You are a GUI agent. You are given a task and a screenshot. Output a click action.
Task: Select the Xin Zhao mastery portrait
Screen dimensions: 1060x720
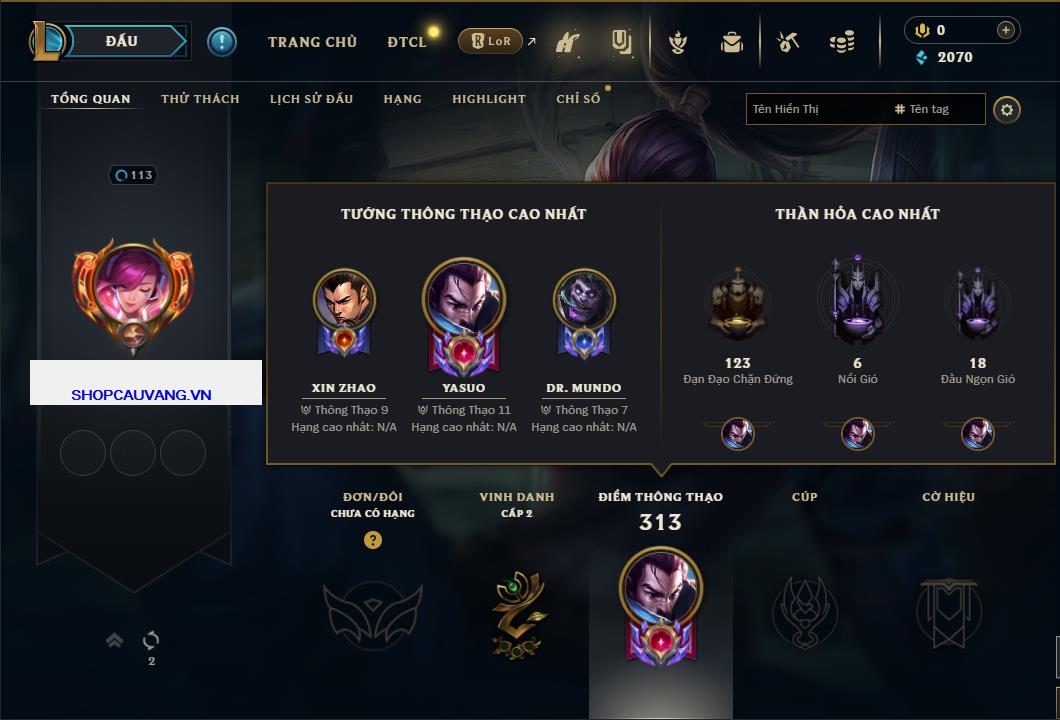click(x=344, y=300)
